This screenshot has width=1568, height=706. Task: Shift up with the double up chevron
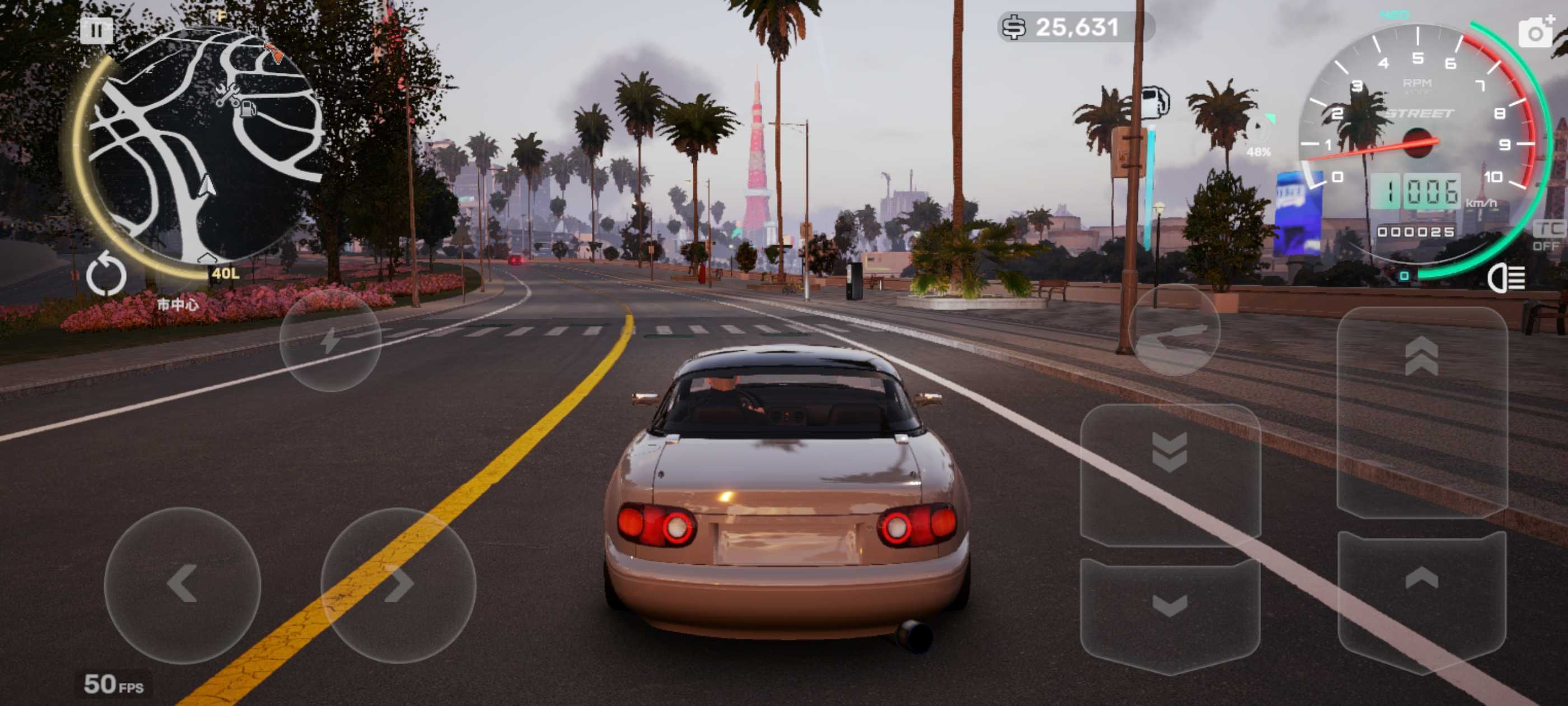tap(1421, 357)
